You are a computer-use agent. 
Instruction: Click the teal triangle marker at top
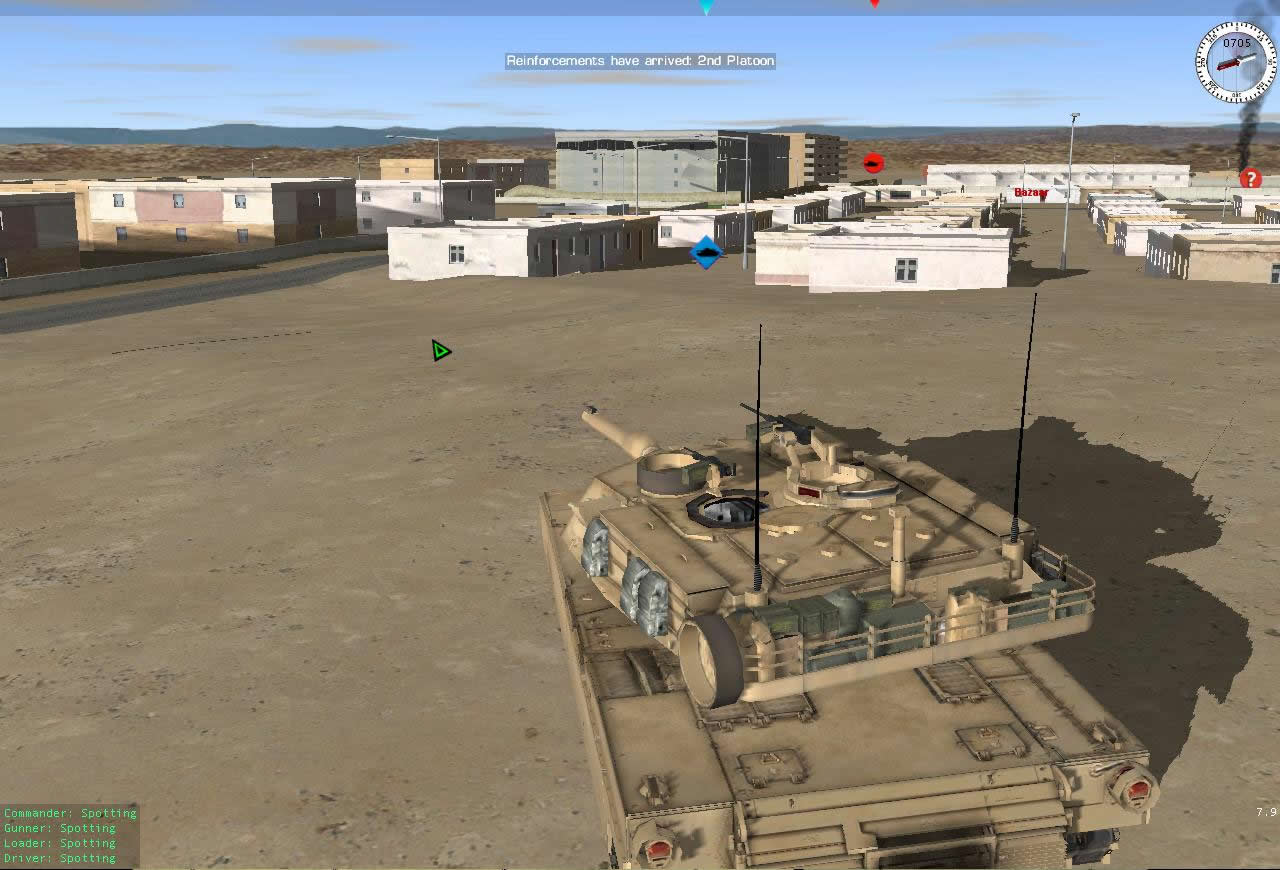point(706,6)
